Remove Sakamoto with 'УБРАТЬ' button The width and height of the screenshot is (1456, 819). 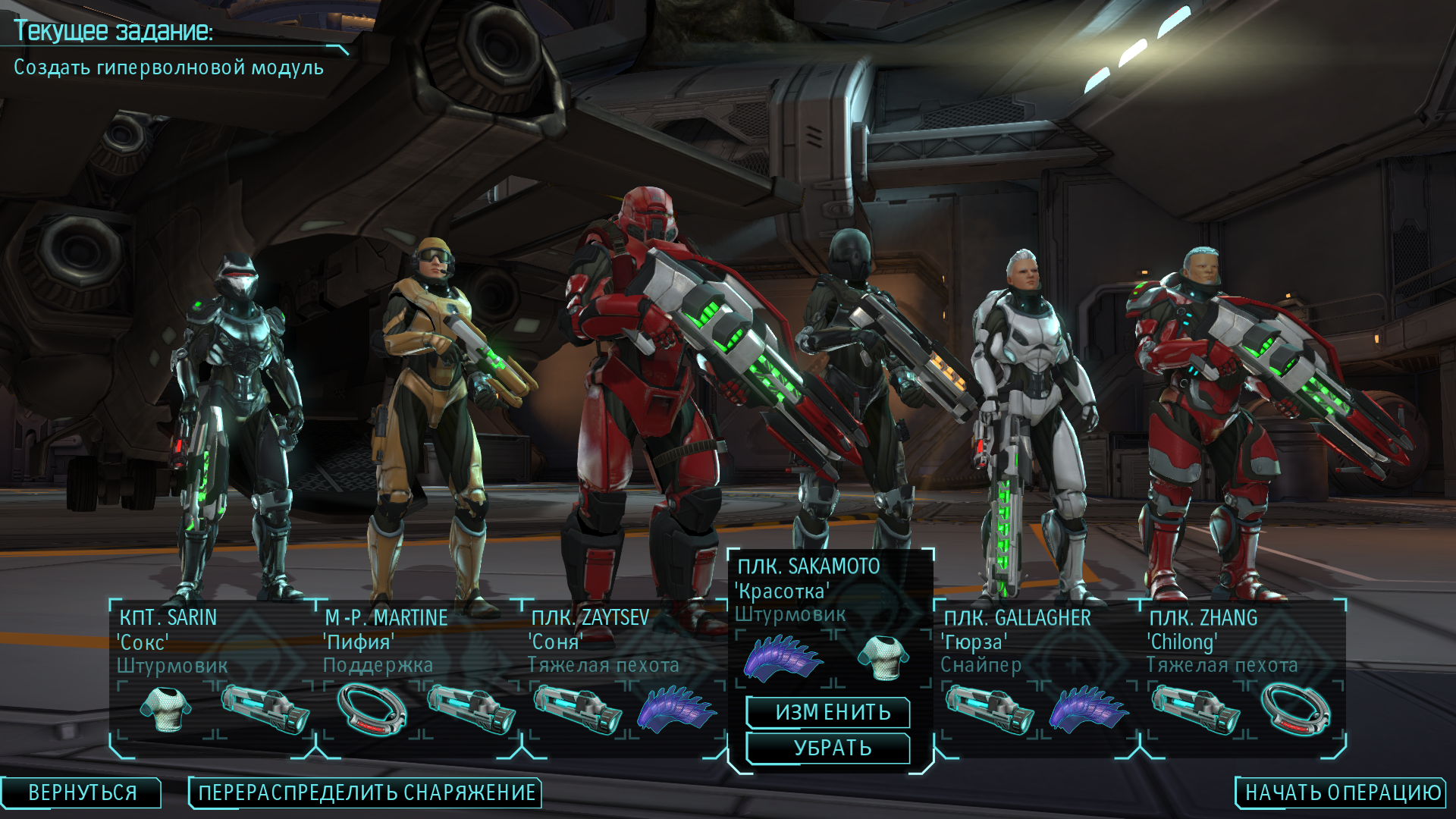coord(832,748)
